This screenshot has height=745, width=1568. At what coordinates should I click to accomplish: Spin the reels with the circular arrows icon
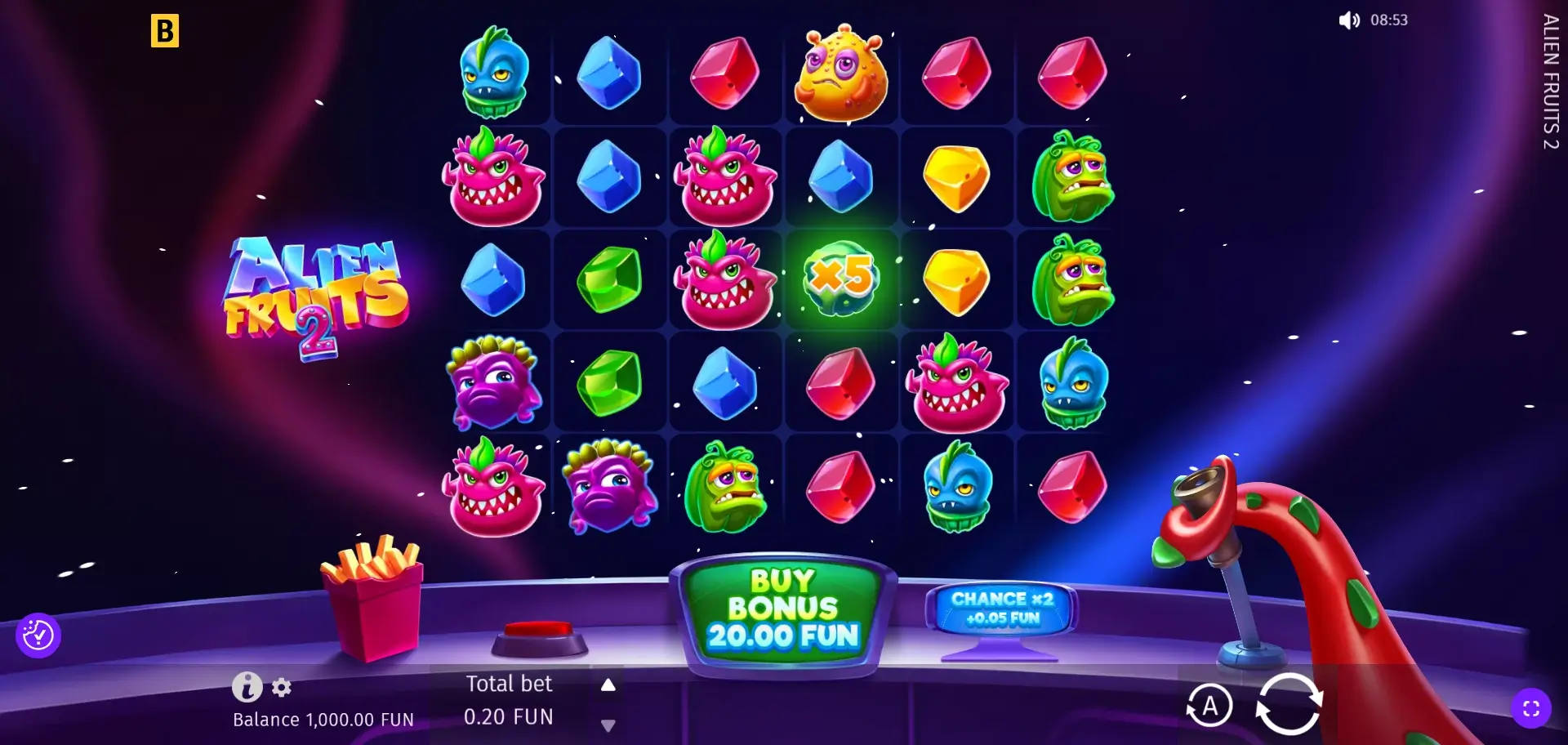click(1290, 704)
